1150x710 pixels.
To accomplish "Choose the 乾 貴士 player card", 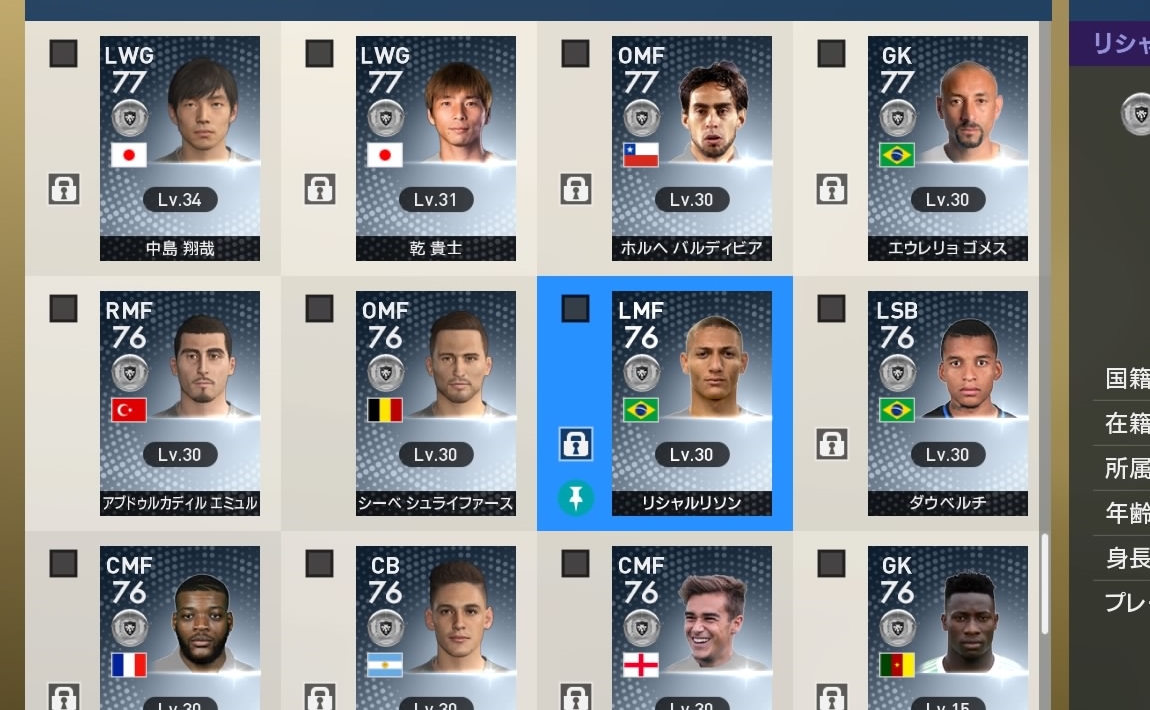I will click(x=436, y=149).
